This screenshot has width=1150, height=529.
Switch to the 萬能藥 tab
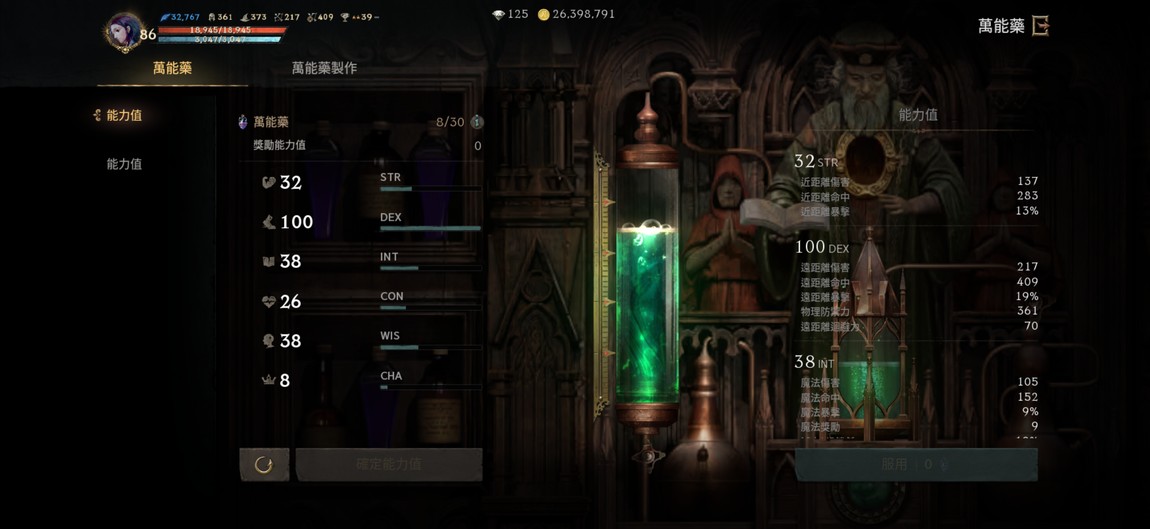pos(172,68)
